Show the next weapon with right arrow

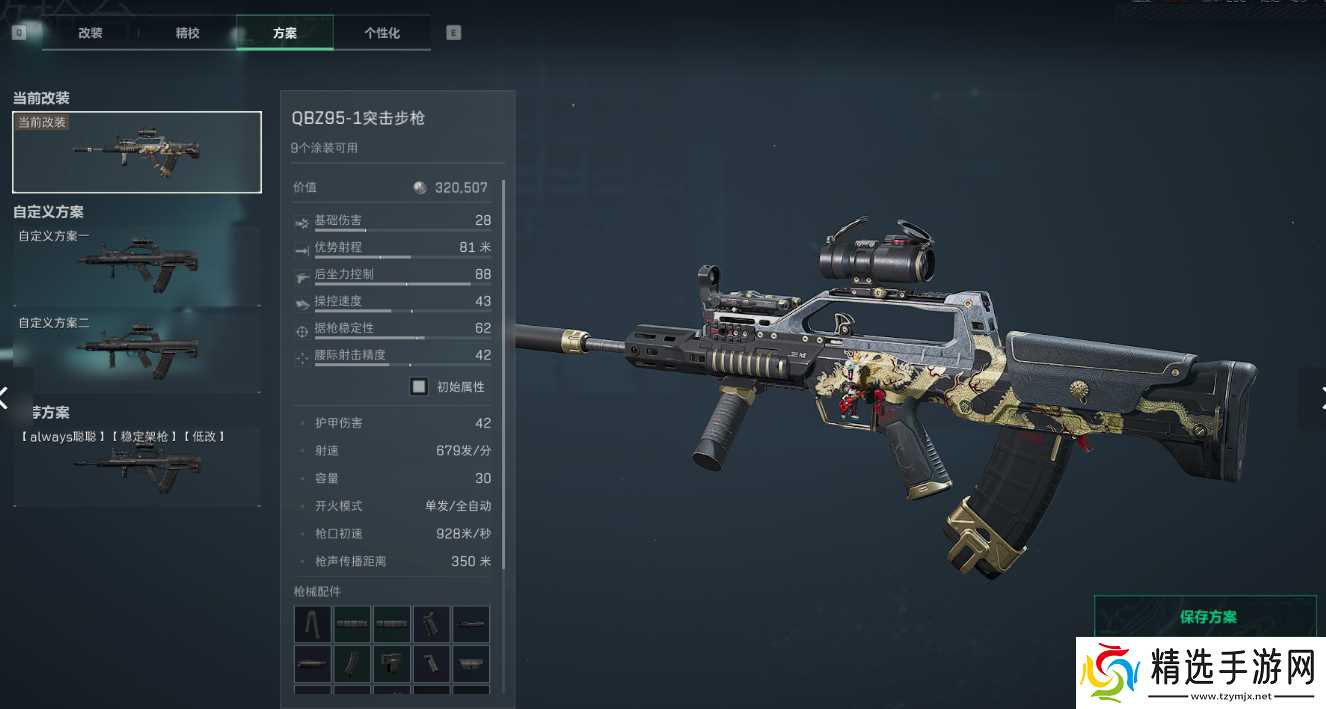click(1319, 397)
